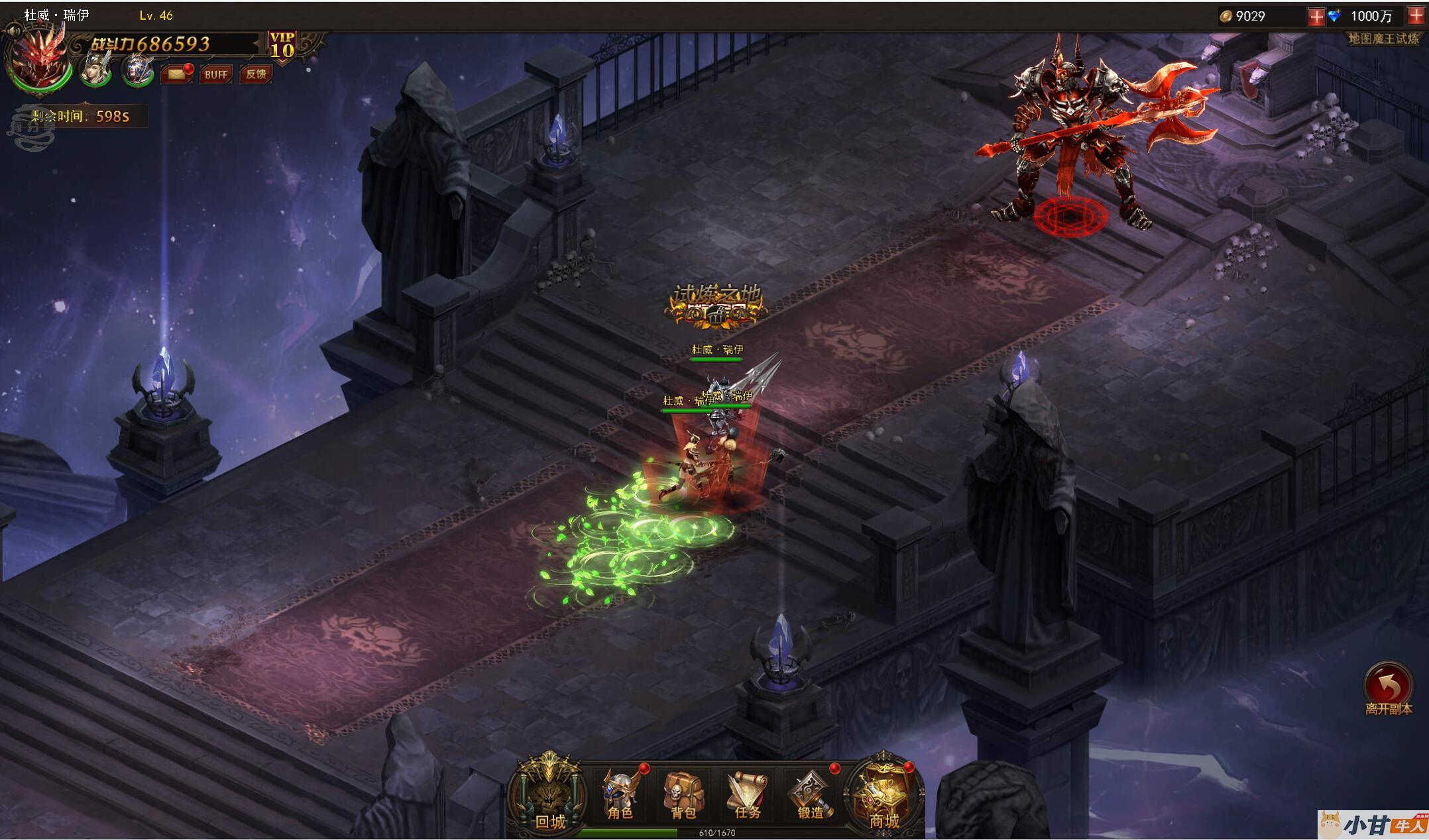This screenshot has width=1429, height=840.
Task: Open the mail envelope inbox
Action: tap(177, 74)
